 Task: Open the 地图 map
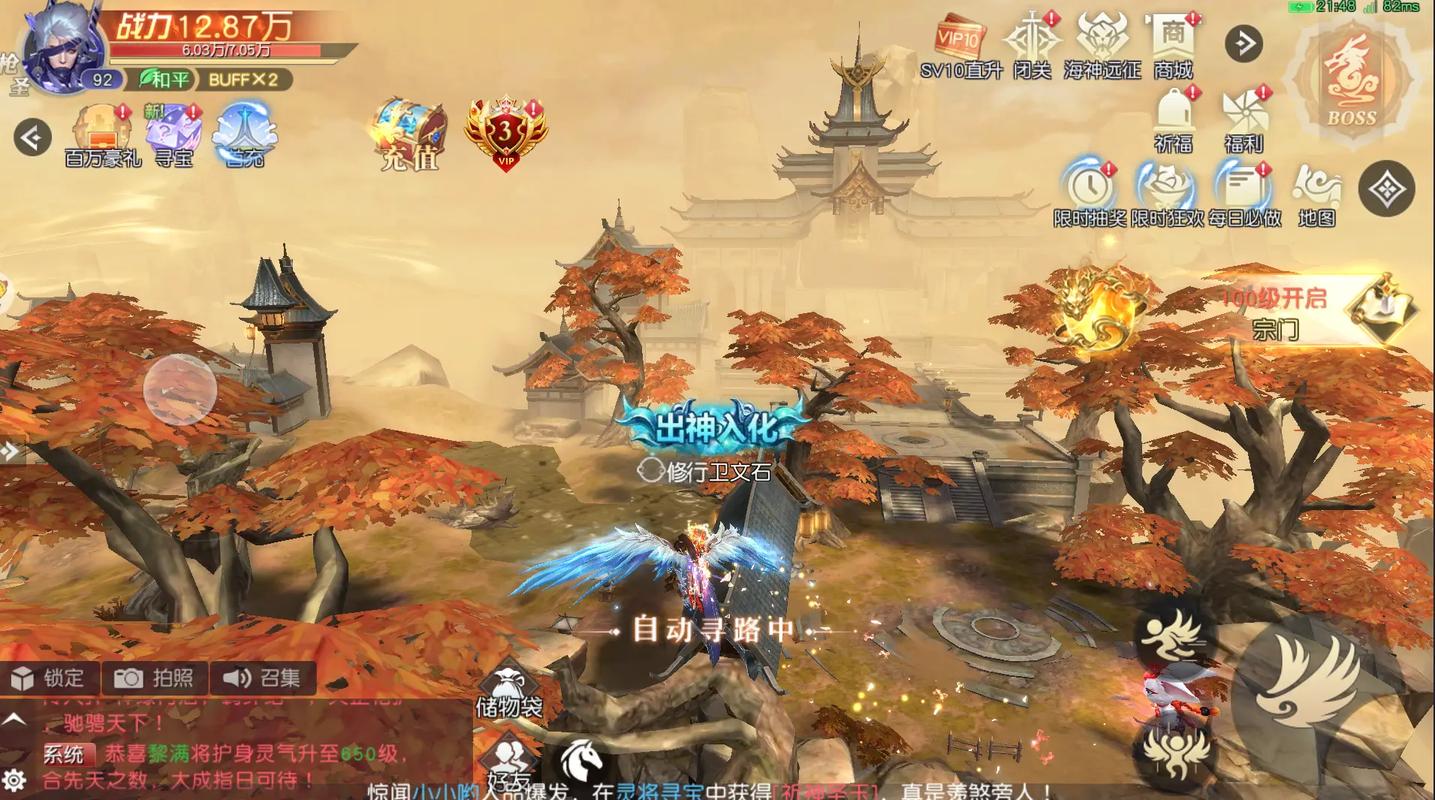pyautogui.click(x=1317, y=192)
